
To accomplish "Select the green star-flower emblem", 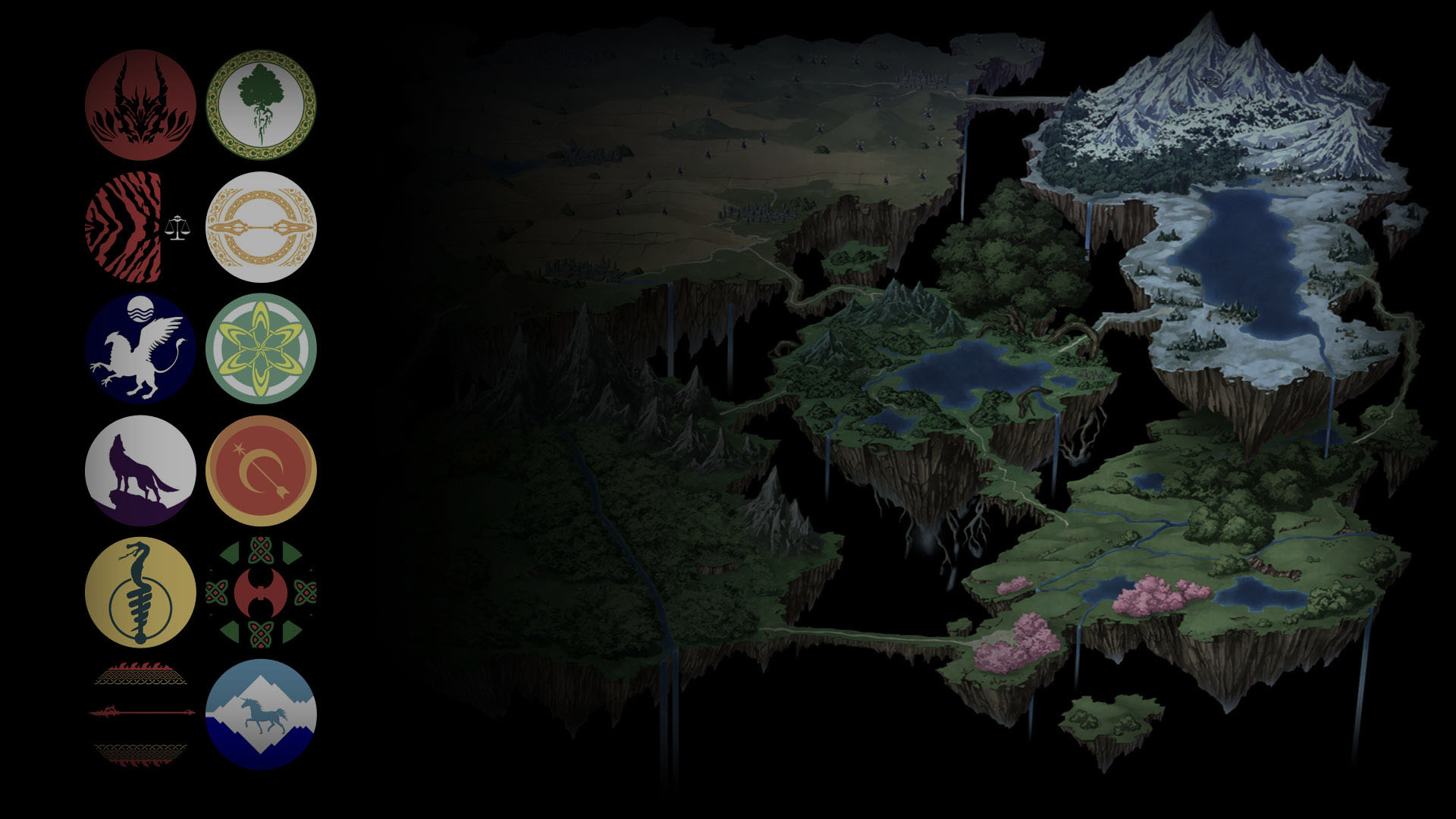I will 261,349.
